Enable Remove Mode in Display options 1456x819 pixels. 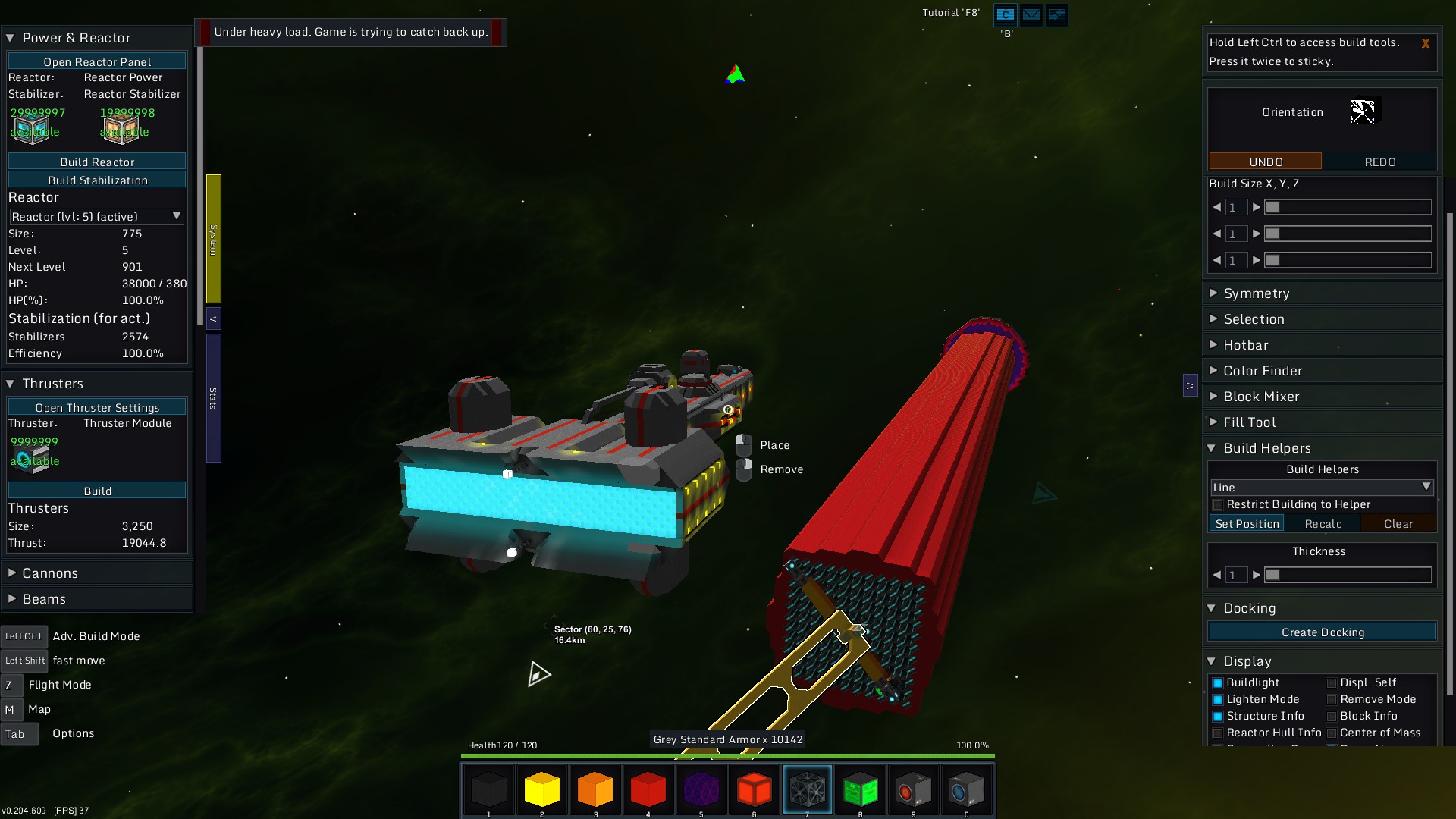[1332, 699]
